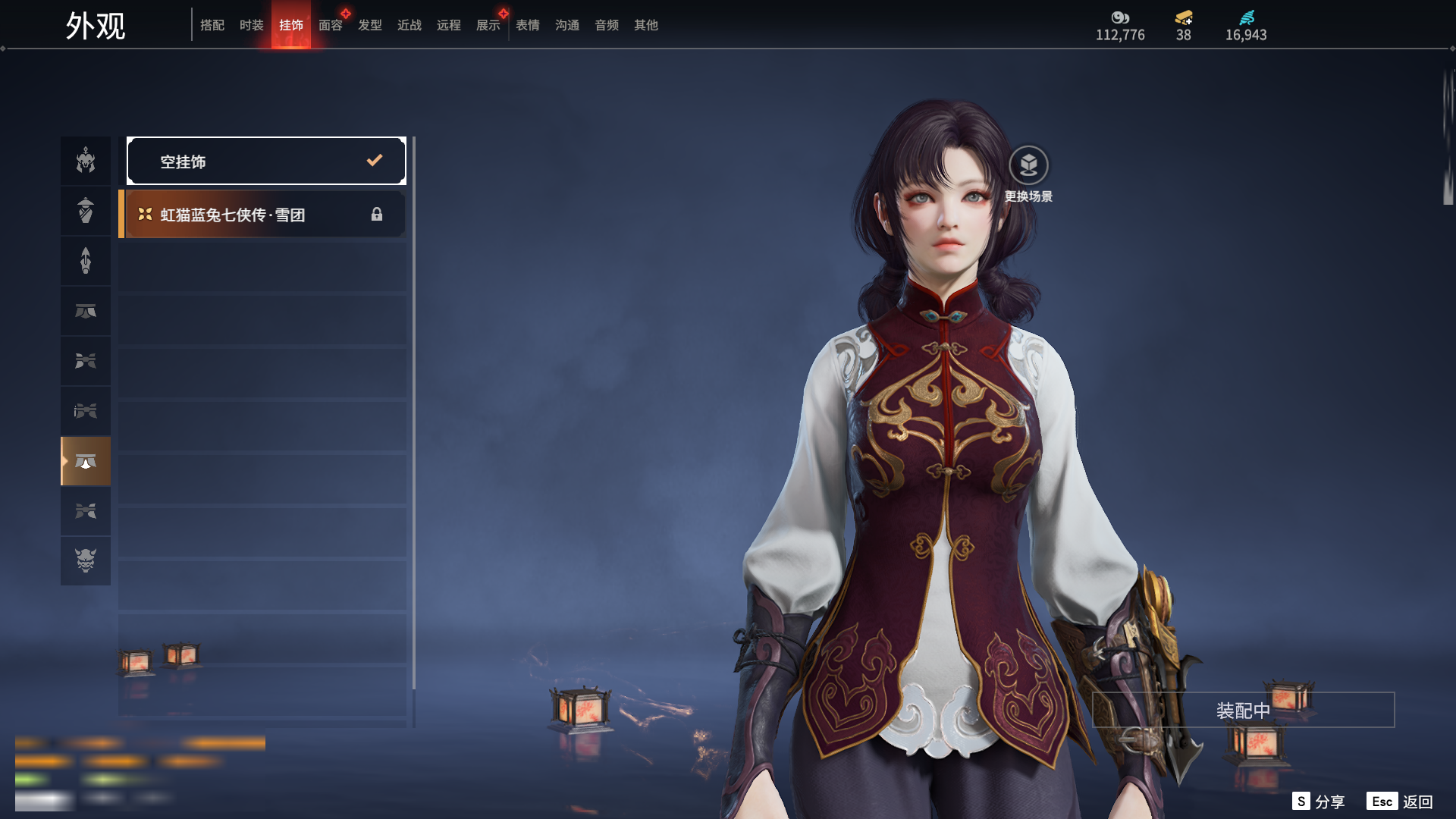
Task: Go to the 其他 tab
Action: (646, 25)
